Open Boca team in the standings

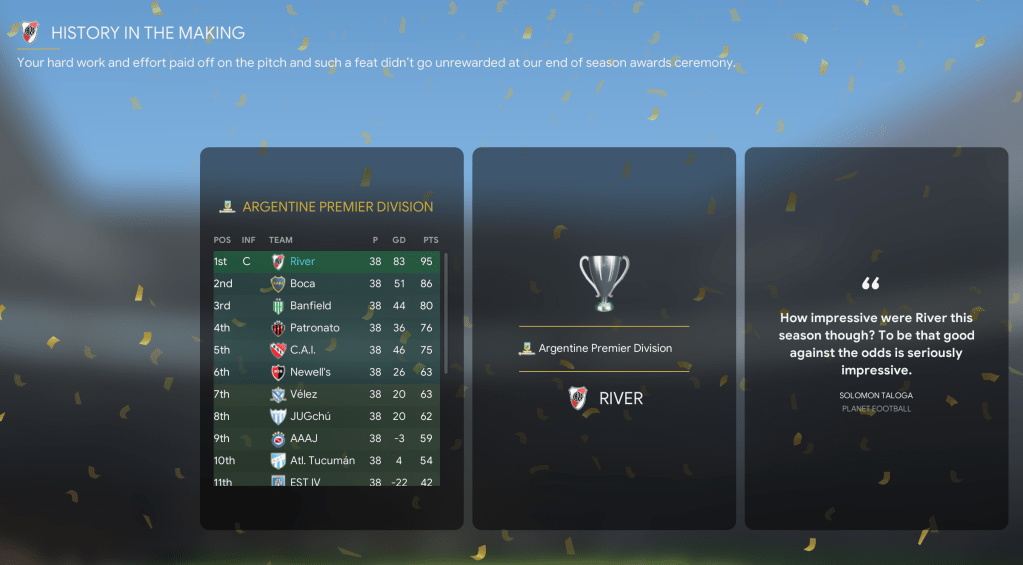click(x=302, y=284)
